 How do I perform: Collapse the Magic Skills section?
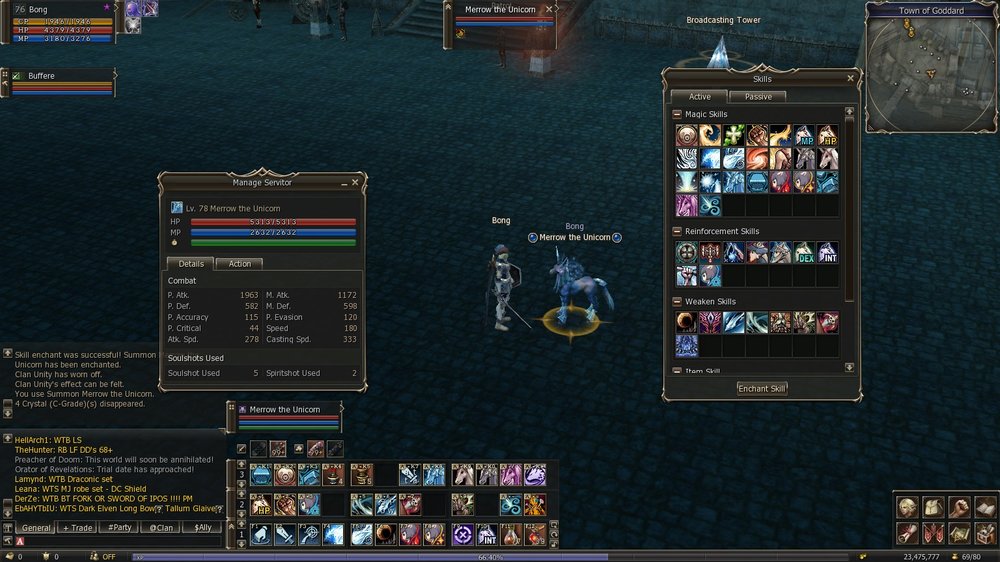(x=677, y=114)
